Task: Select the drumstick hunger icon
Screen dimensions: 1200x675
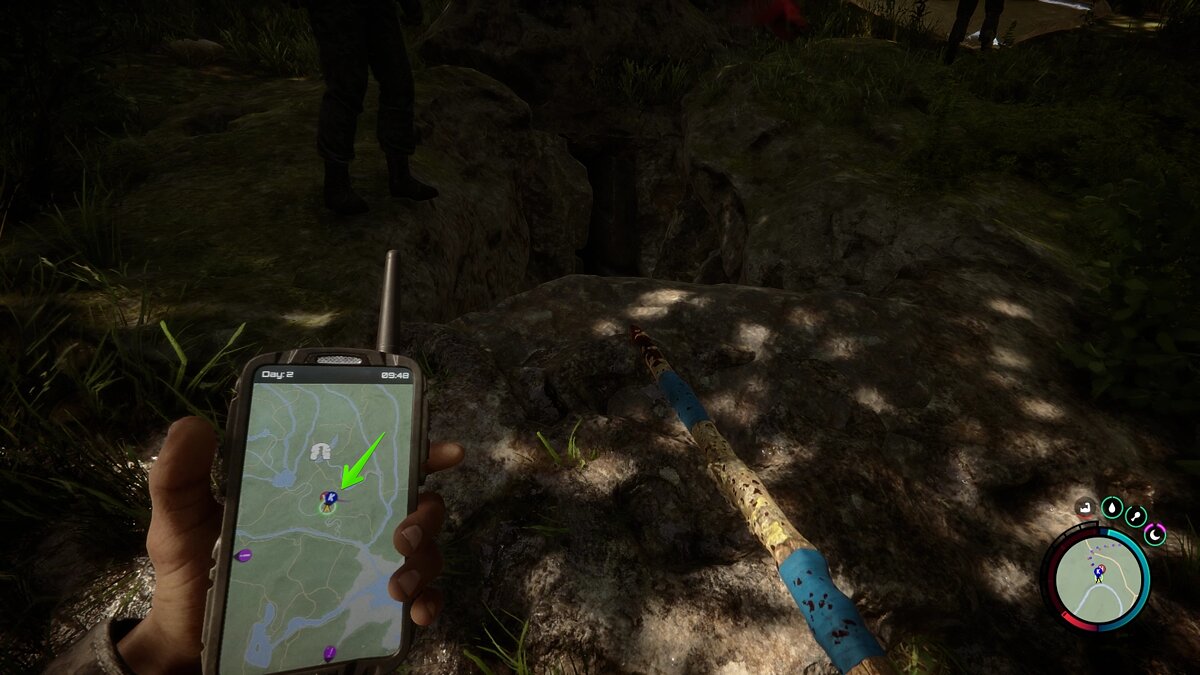Action: (x=1136, y=516)
